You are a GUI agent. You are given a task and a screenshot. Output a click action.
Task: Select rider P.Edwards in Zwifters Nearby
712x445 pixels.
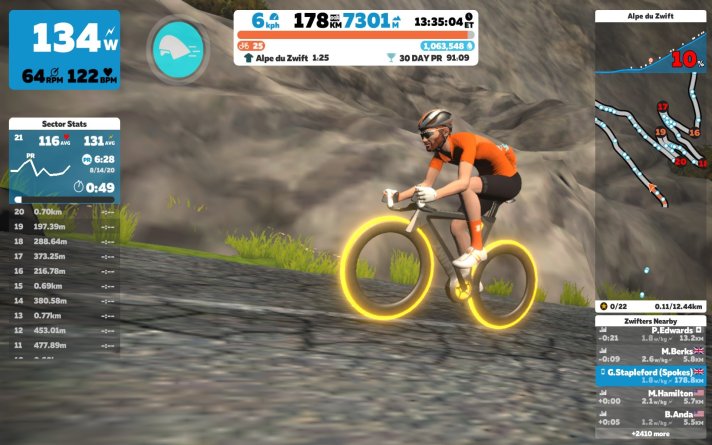pos(651,333)
